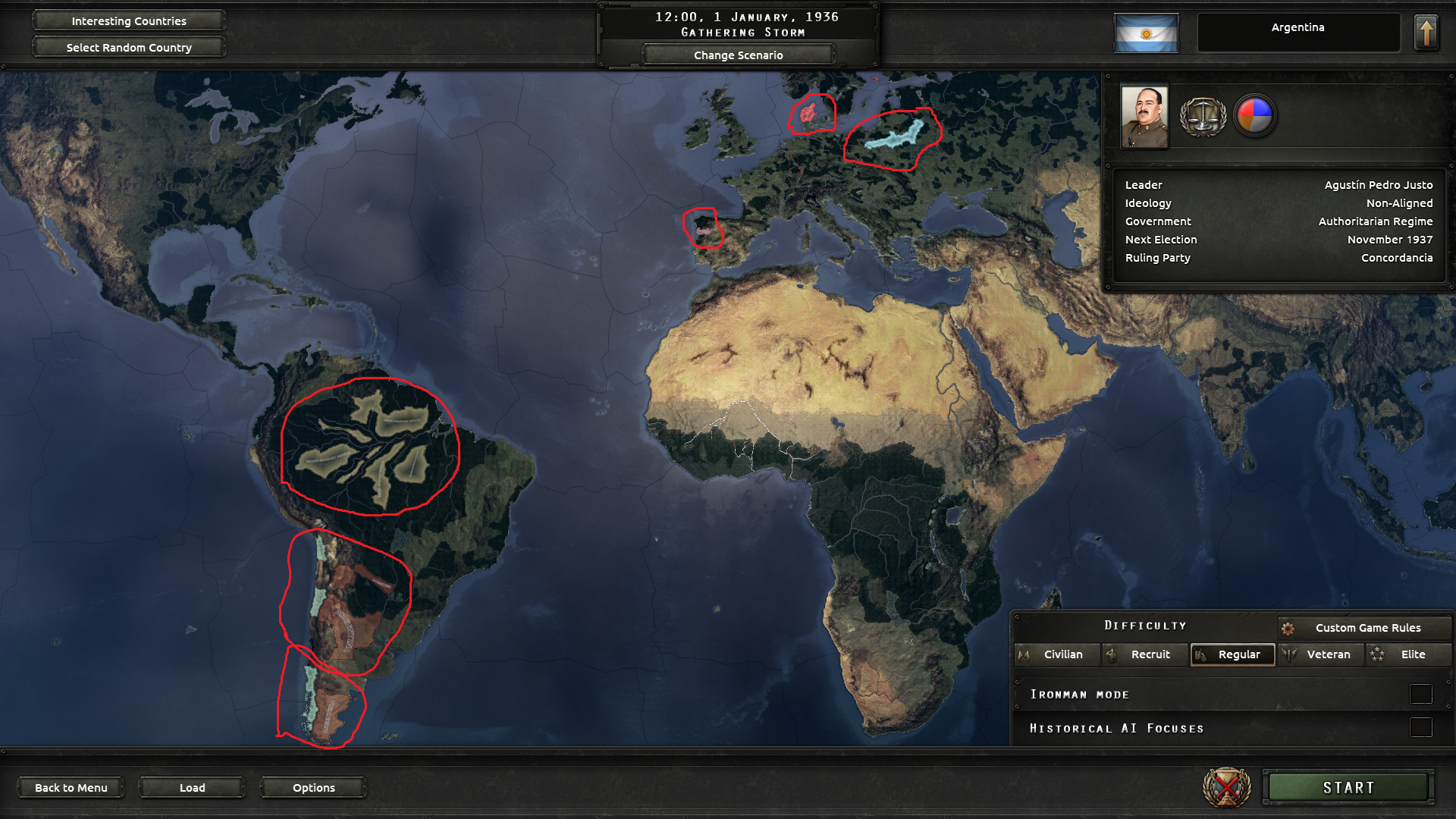Screen dimensions: 1456x819
Task: Open the Options menu
Action: (x=312, y=787)
